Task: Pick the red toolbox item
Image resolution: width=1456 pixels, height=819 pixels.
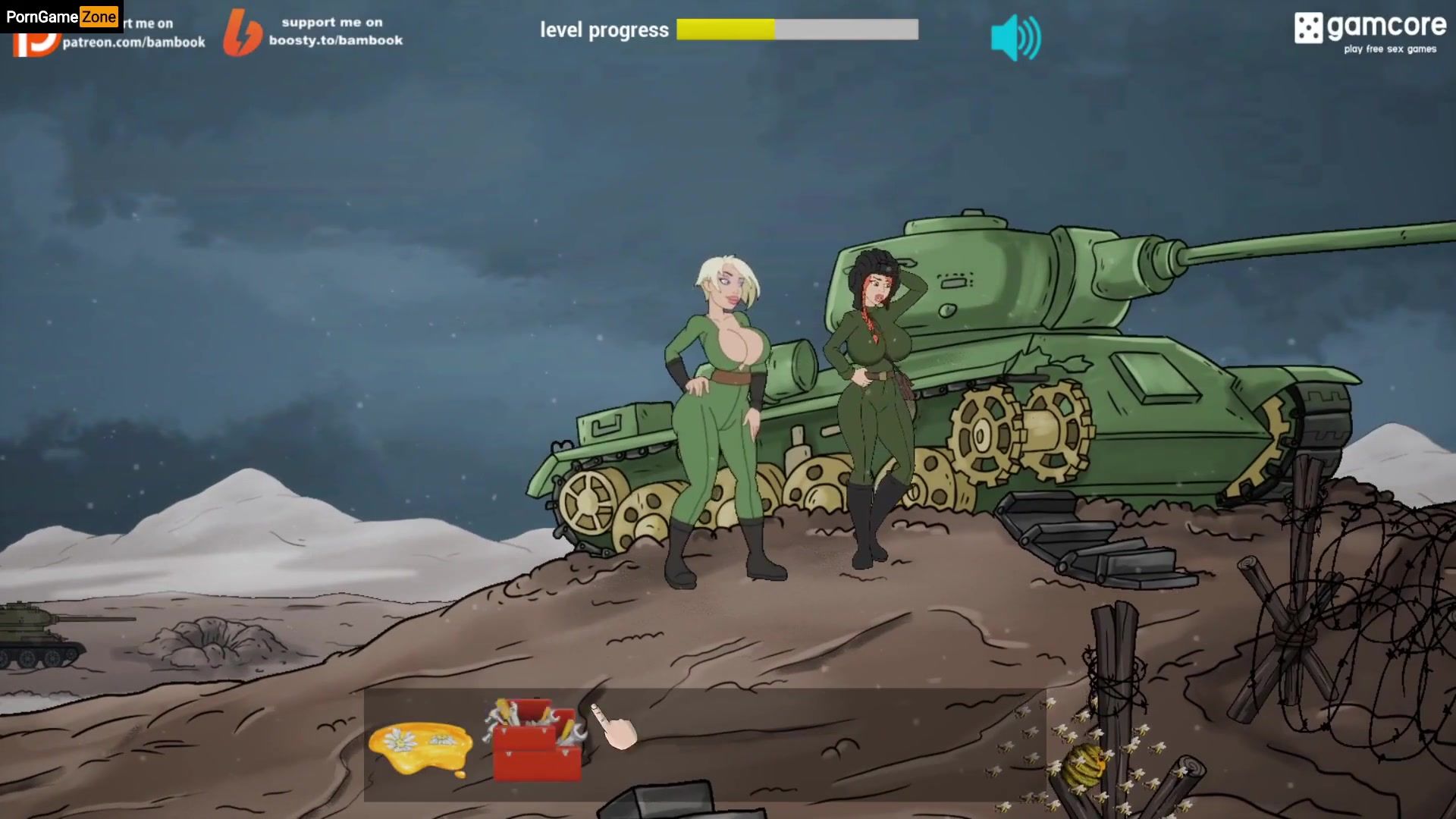Action: (537, 739)
